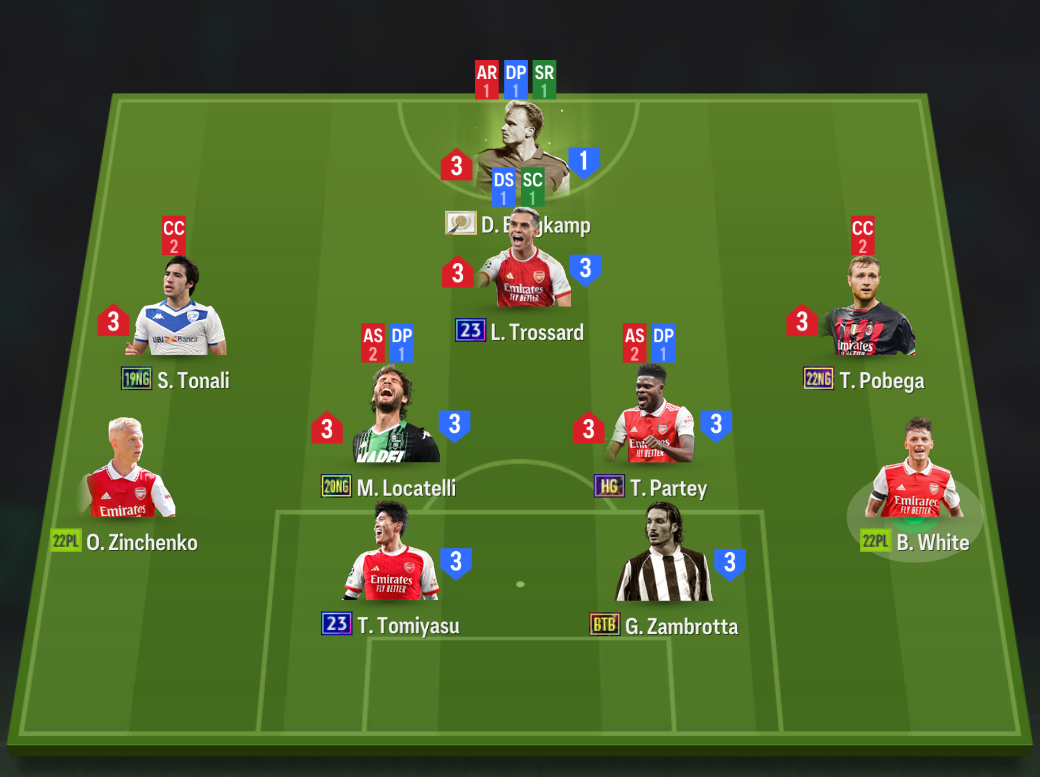Screen dimensions: 1040x777
Task: Select S. Tonali's player card
Action: (x=180, y=314)
